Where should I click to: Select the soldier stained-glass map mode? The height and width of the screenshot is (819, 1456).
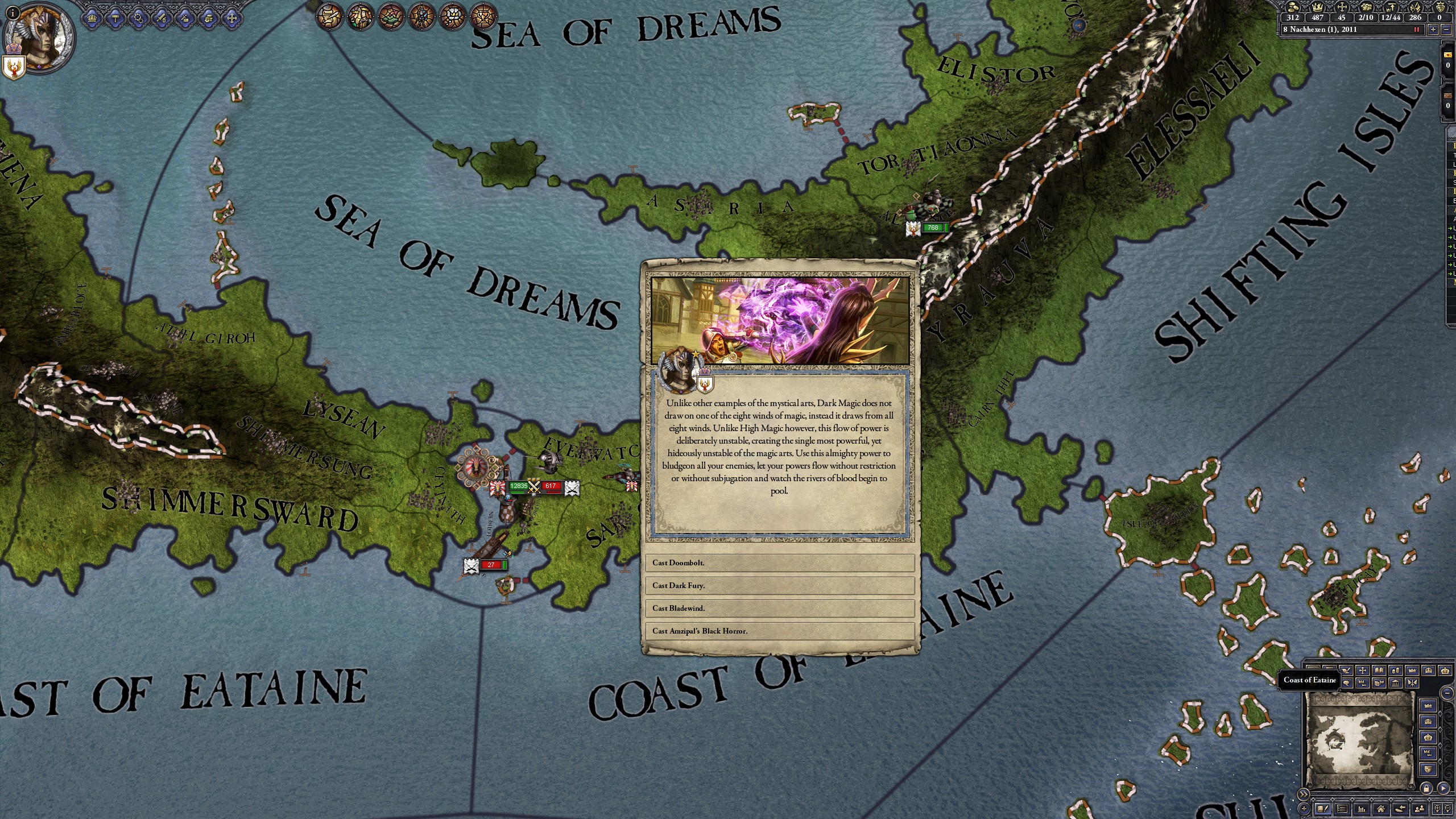[421, 17]
